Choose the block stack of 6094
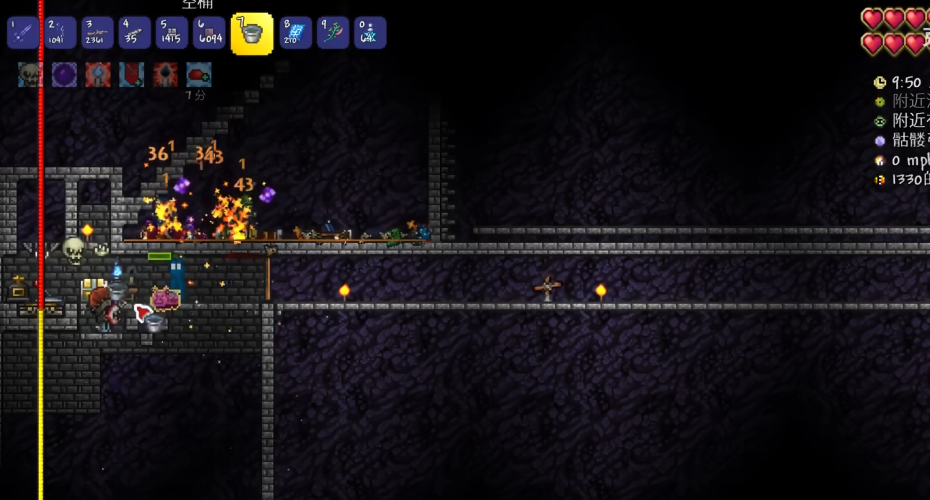Image resolution: width=930 pixels, height=500 pixels. pyautogui.click(x=209, y=33)
